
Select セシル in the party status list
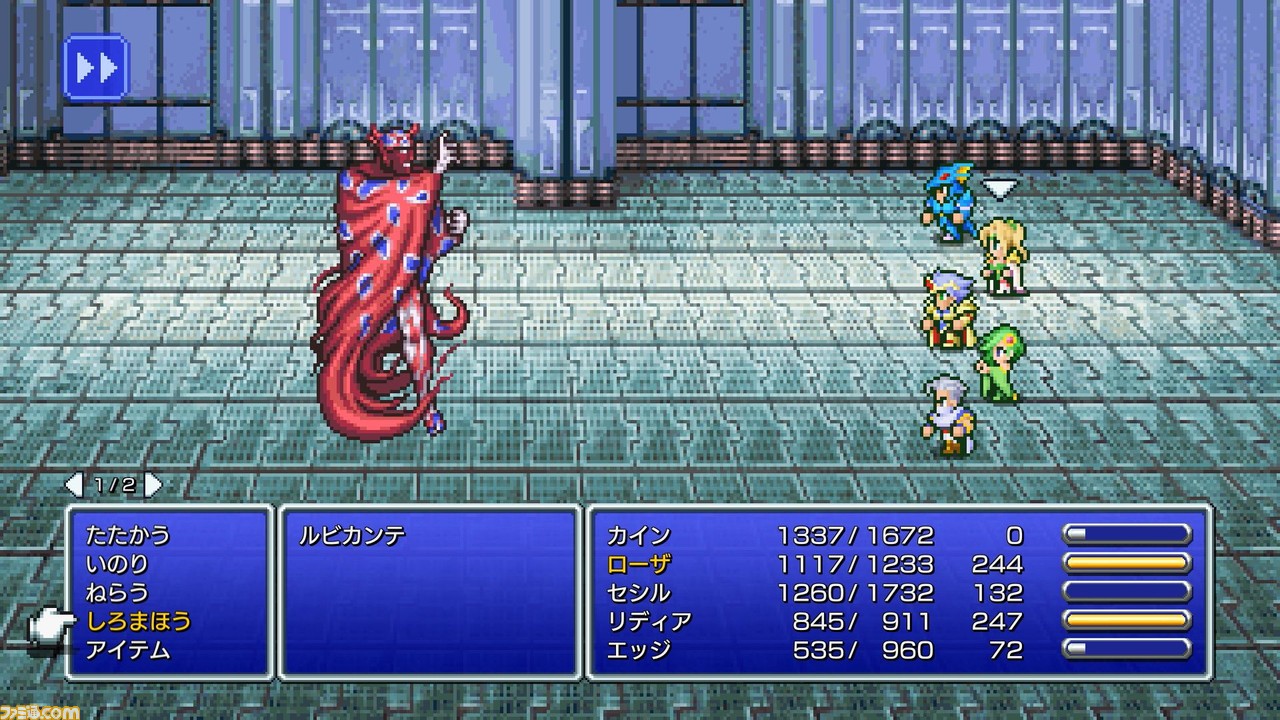639,593
